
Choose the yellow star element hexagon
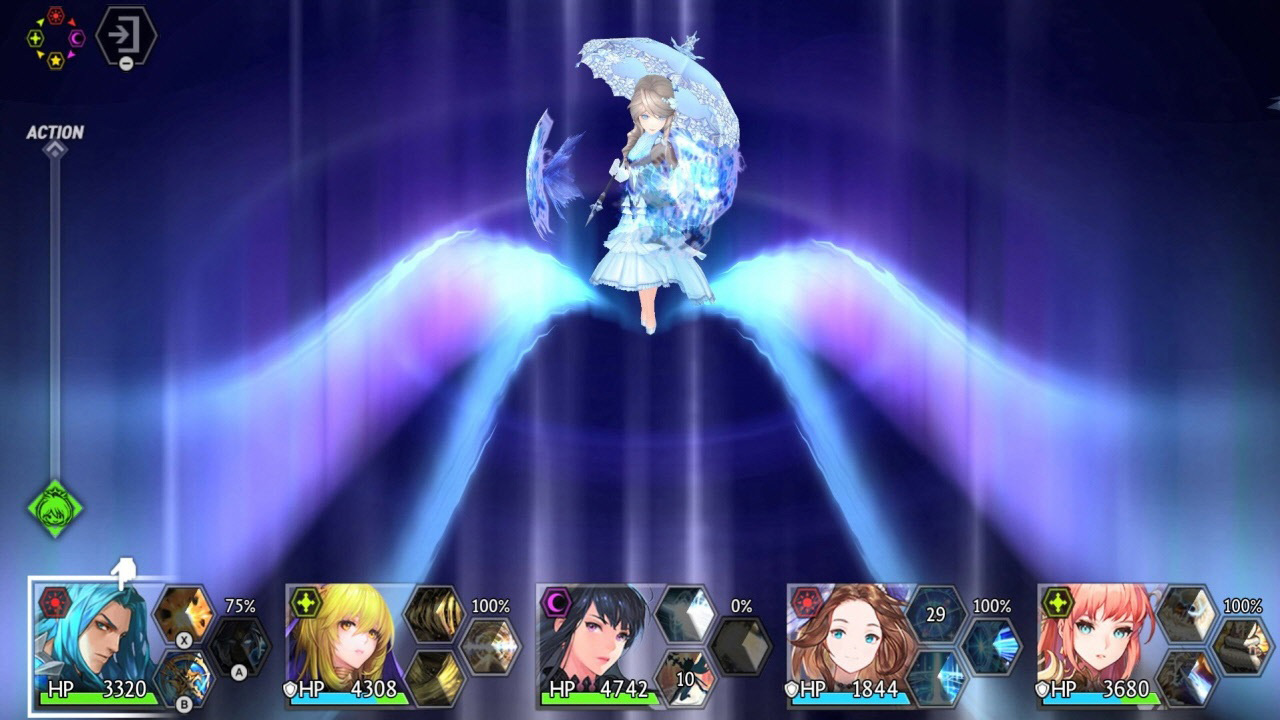click(56, 61)
